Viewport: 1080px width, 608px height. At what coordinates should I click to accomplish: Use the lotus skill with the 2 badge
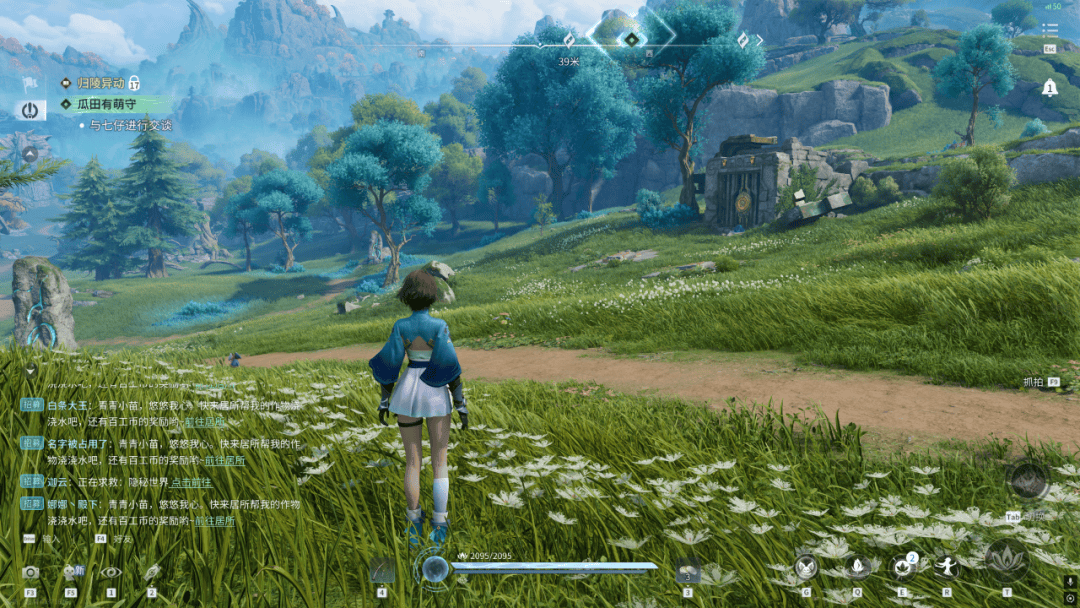(x=903, y=568)
